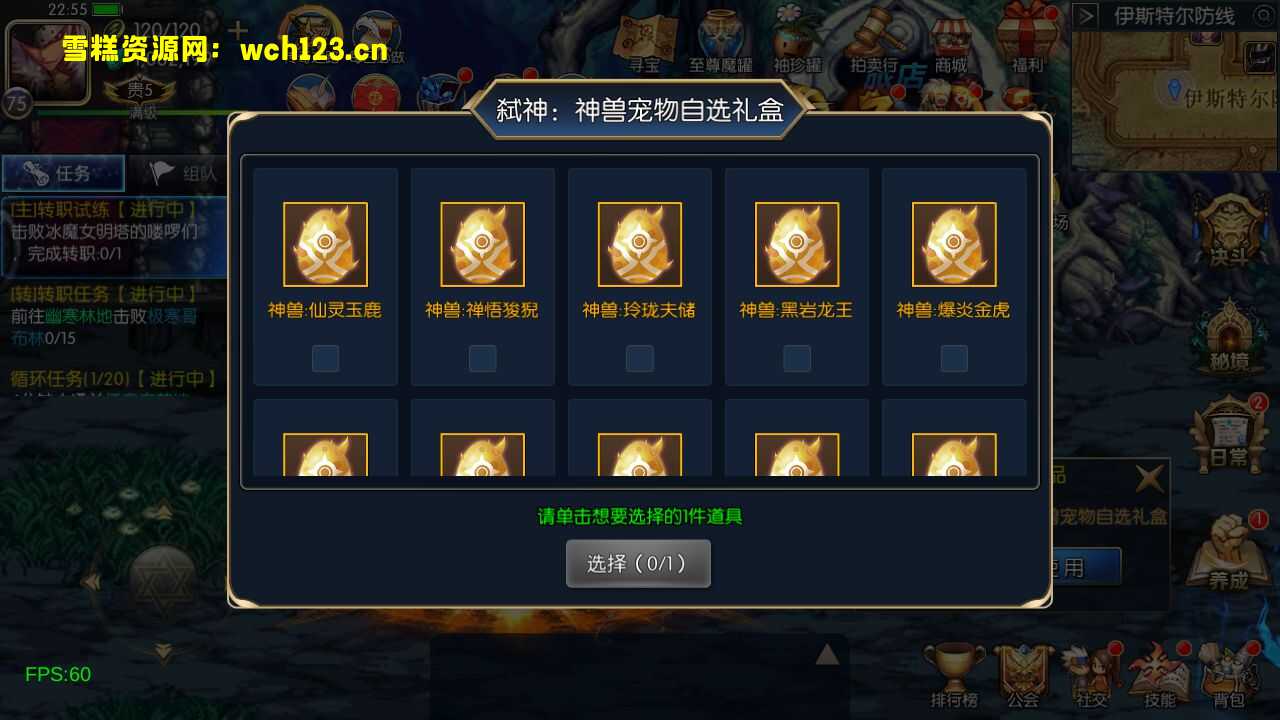Check the box under 神兽:黑岩龙王
1280x720 pixels.
(796, 358)
